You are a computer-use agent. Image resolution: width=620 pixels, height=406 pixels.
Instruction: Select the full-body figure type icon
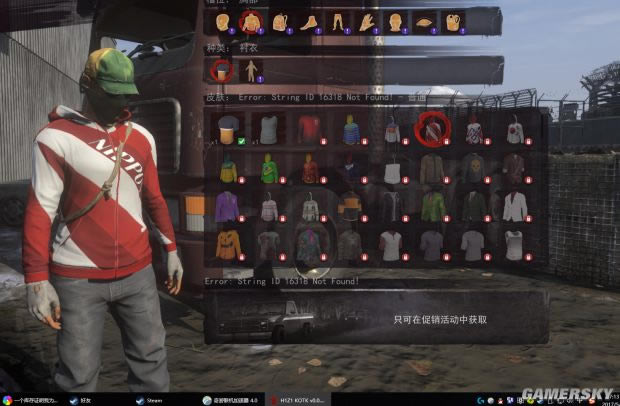point(251,71)
